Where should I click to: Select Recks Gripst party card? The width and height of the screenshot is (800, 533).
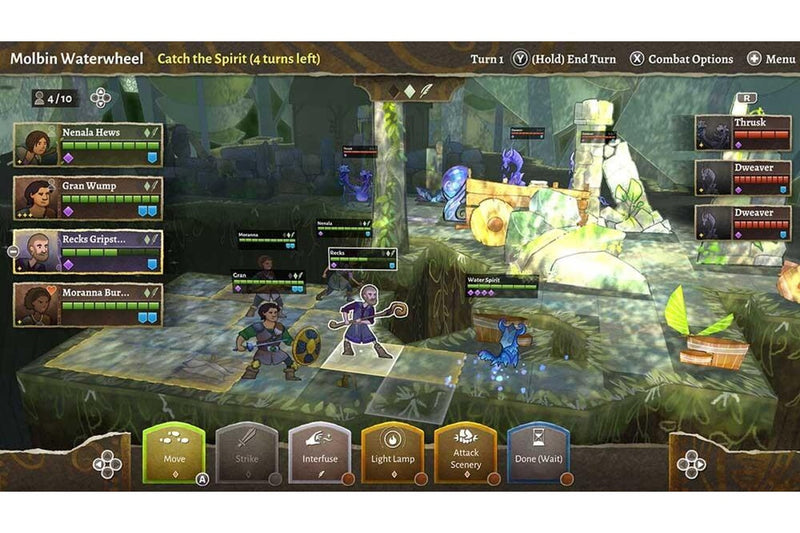[x=88, y=252]
